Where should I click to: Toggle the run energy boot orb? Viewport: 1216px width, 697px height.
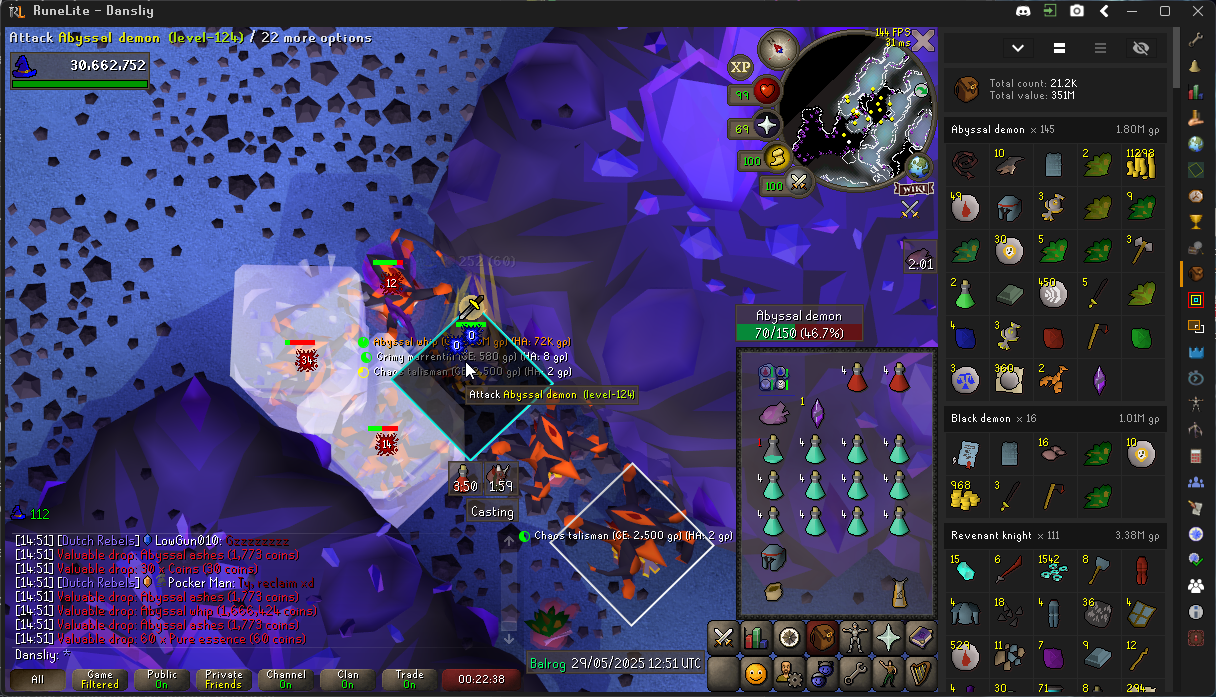(x=777, y=158)
